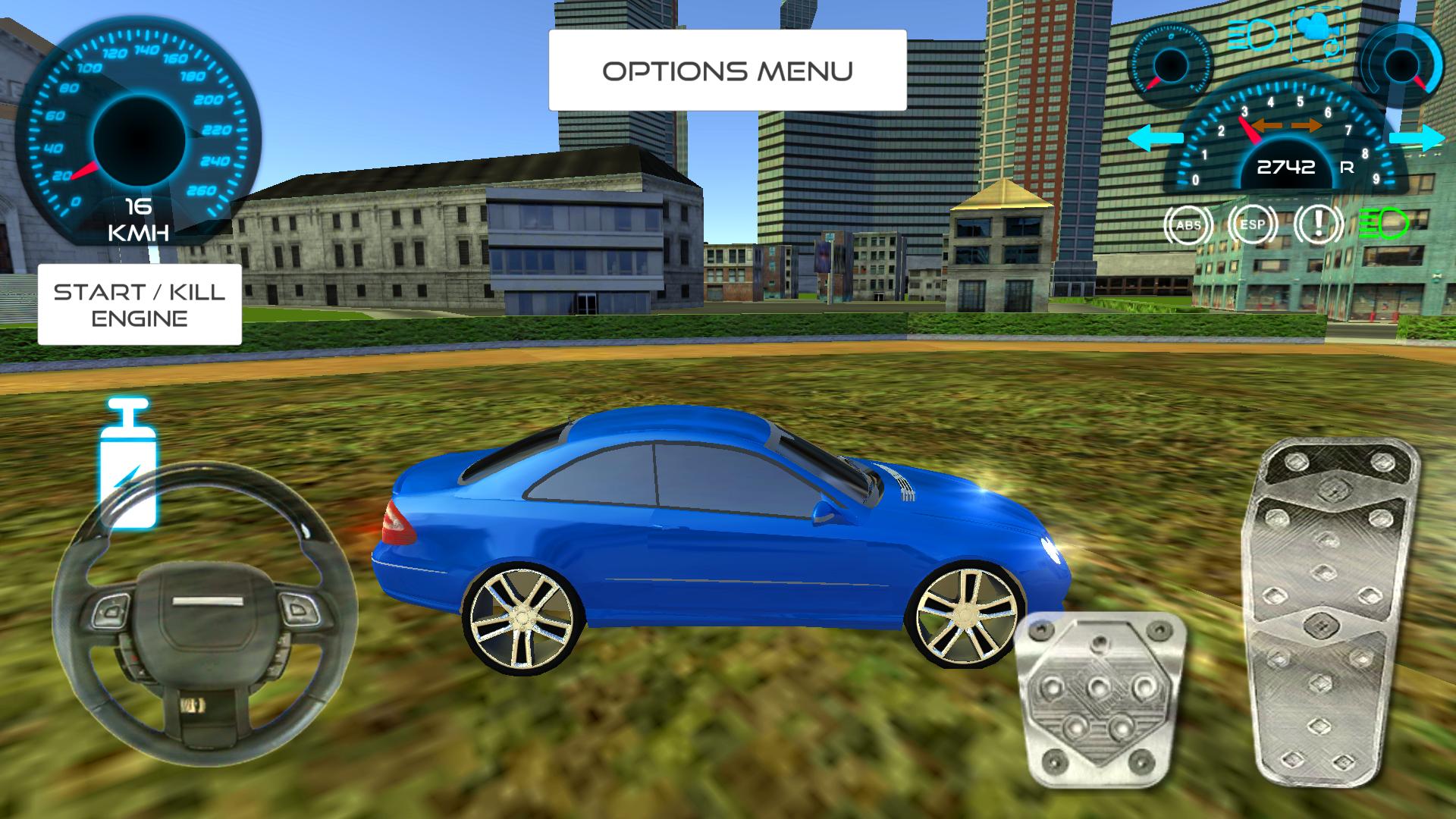
Task: Tap the R gear letter on the tachometer
Action: (x=1348, y=168)
